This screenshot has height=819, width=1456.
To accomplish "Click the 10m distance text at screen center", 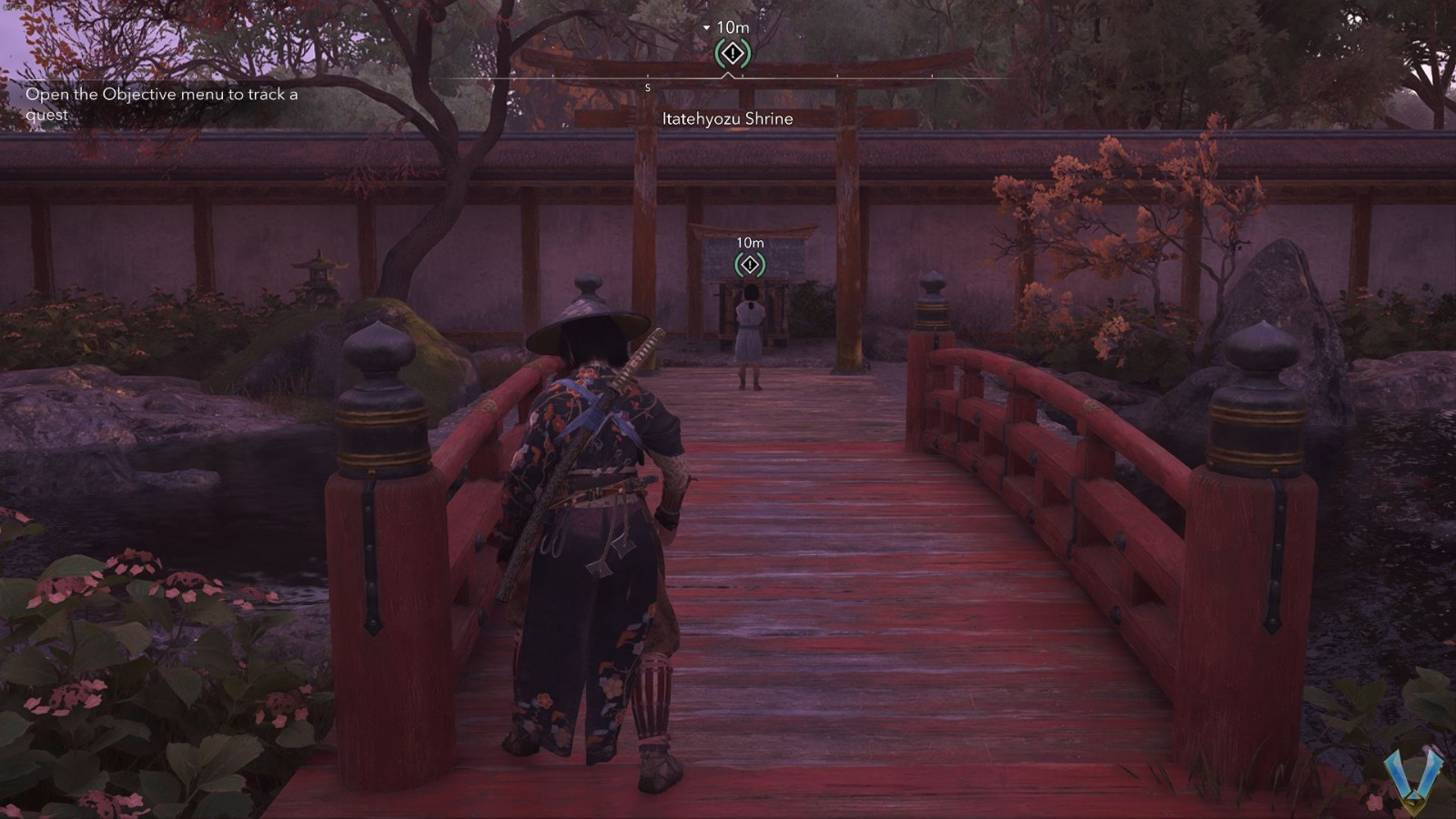I will point(748,243).
